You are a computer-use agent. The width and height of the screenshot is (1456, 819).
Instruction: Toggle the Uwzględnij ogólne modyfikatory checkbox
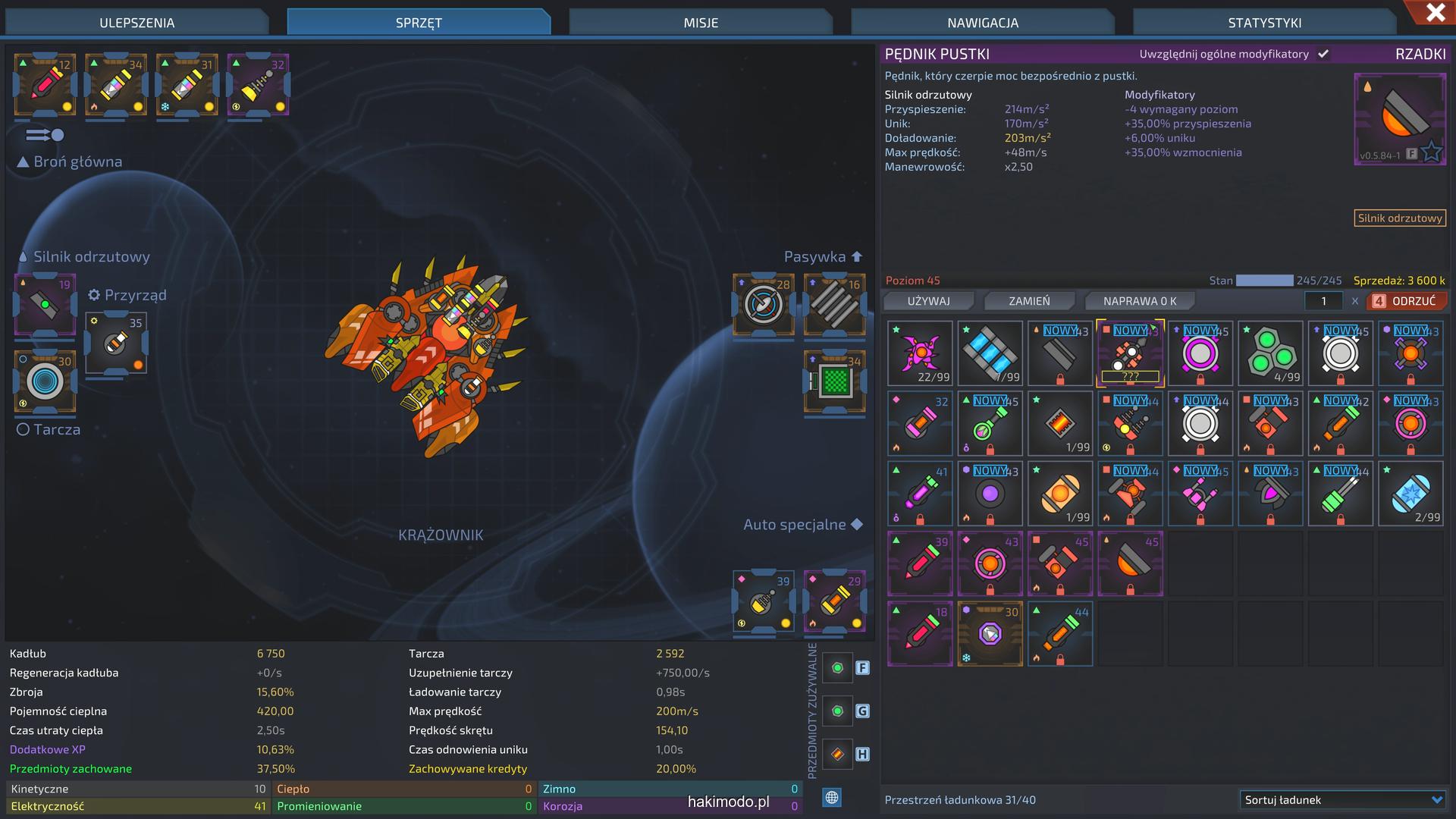pos(1323,54)
